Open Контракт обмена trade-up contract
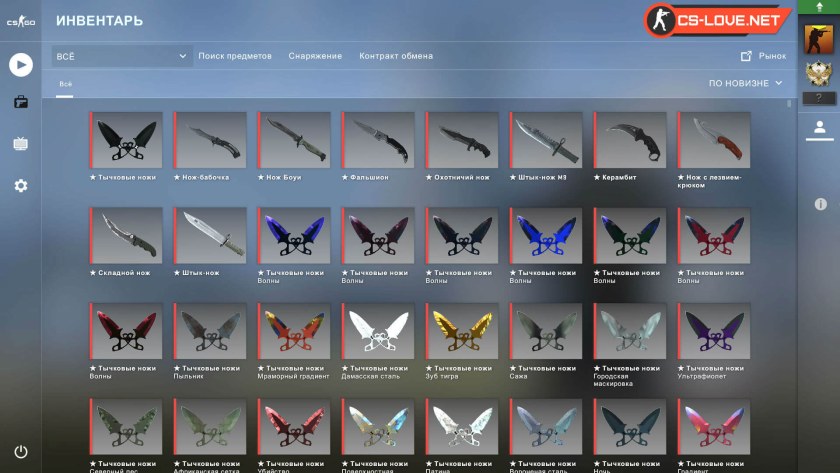The image size is (840, 473). pyautogui.click(x=396, y=56)
